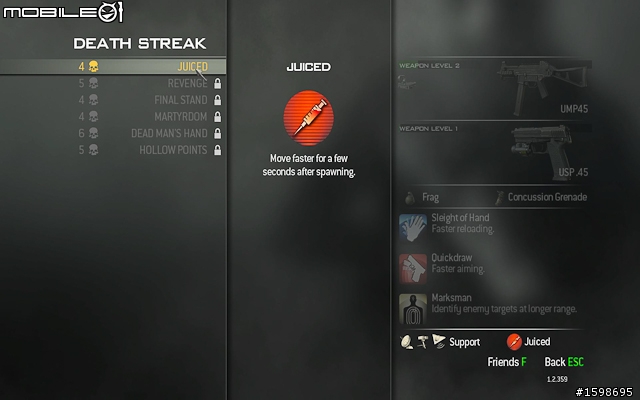This screenshot has width=640, height=400.
Task: Go Back to the previous menu
Action: coord(563,361)
